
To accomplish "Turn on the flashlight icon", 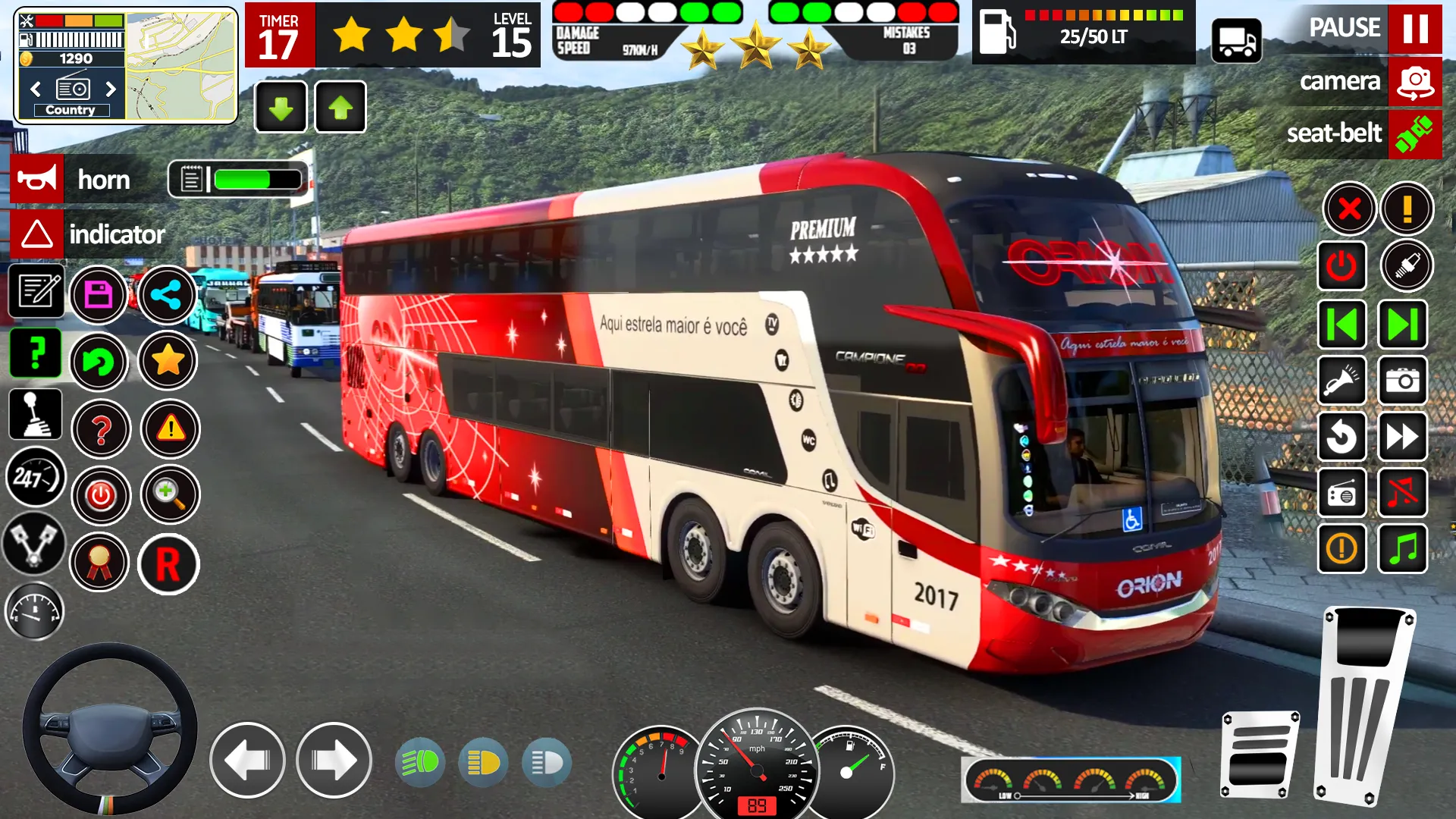I will coord(1341,381).
